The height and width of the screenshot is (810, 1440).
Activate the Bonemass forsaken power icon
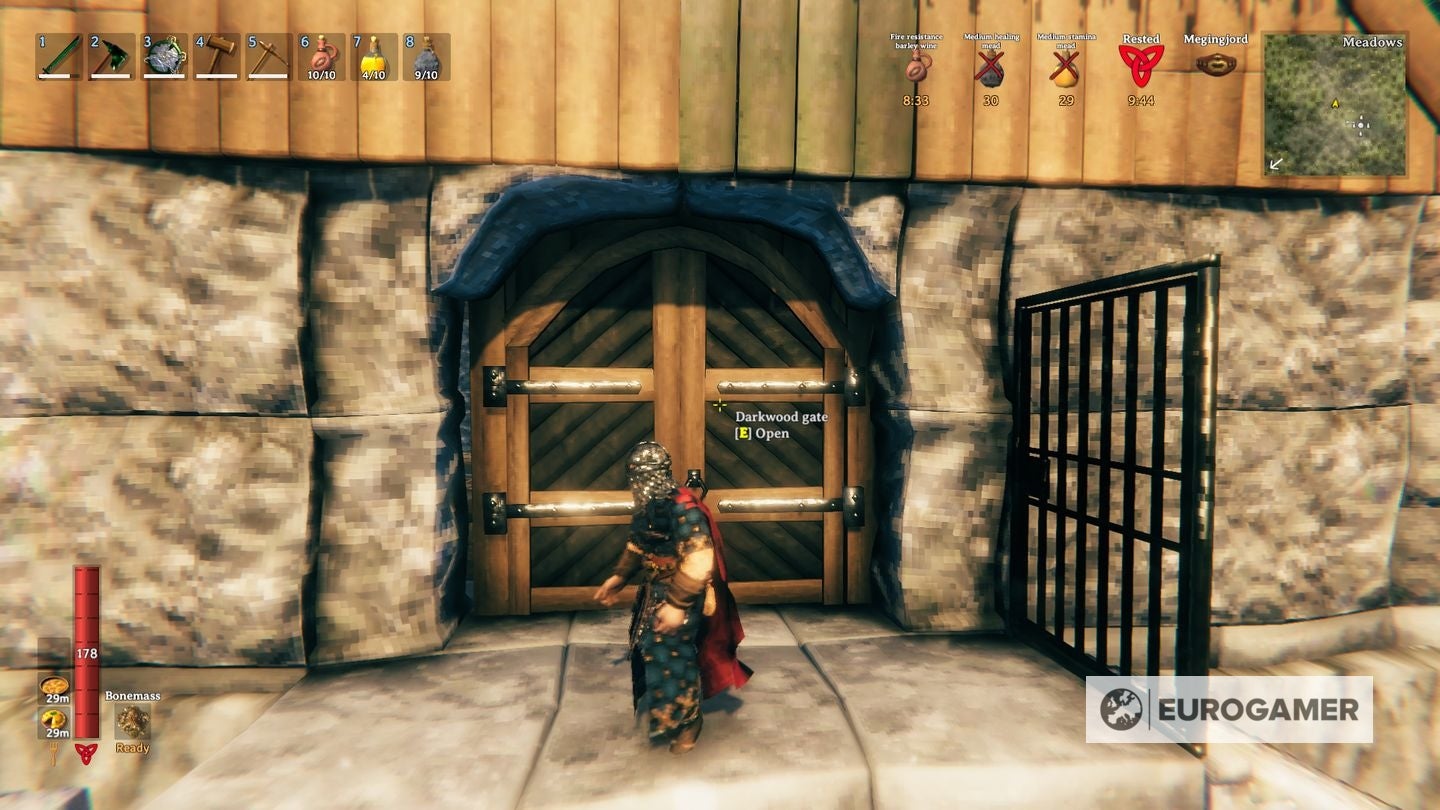132,720
